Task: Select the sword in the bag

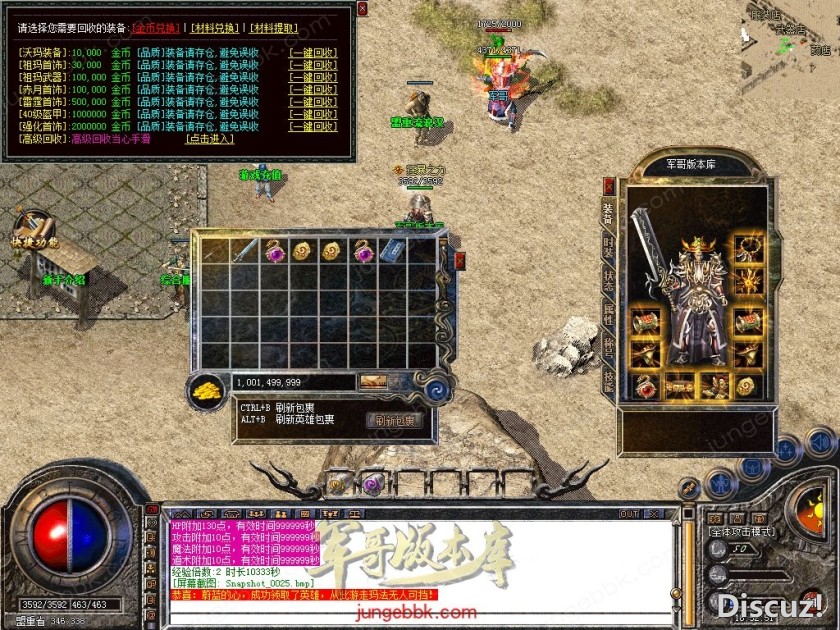Action: coord(245,251)
